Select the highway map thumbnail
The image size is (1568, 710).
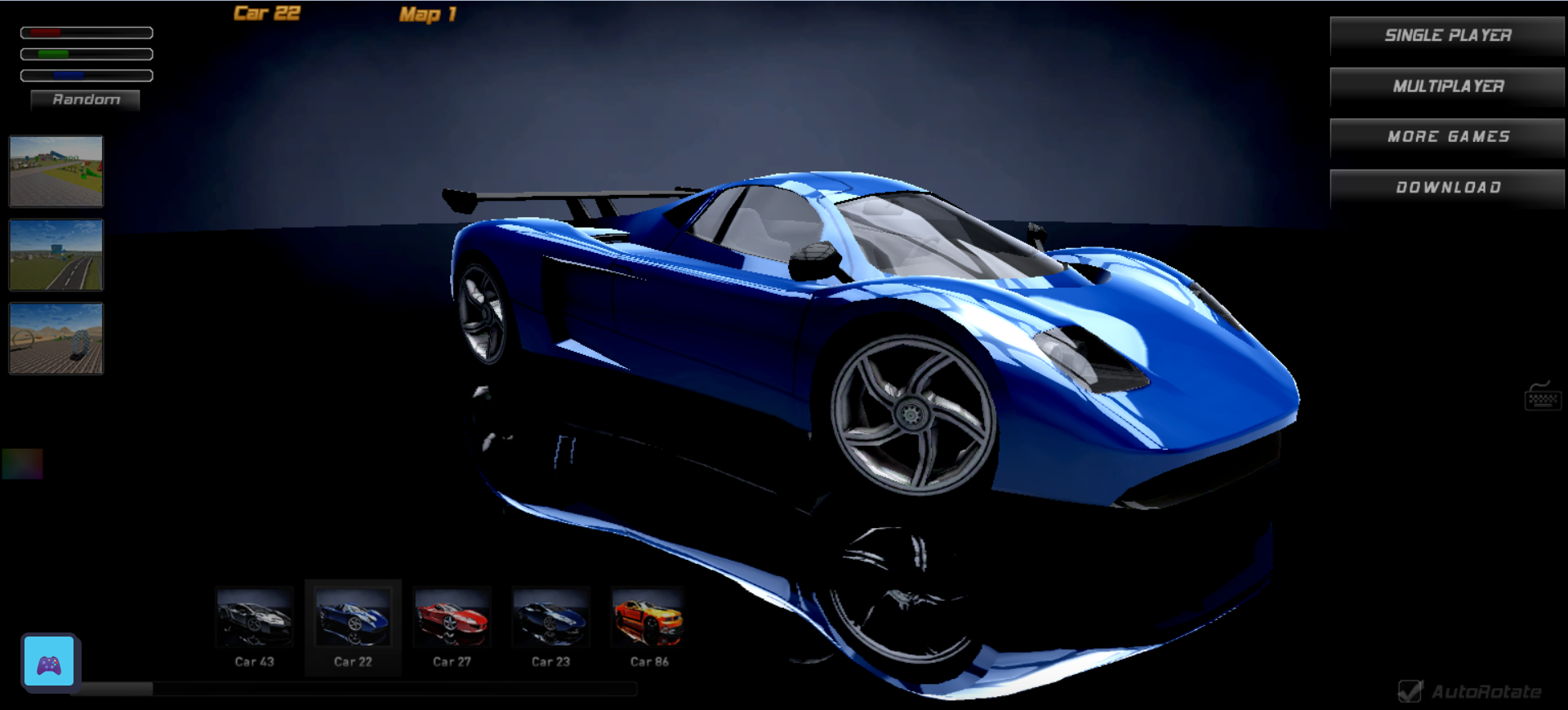pyautogui.click(x=55, y=255)
